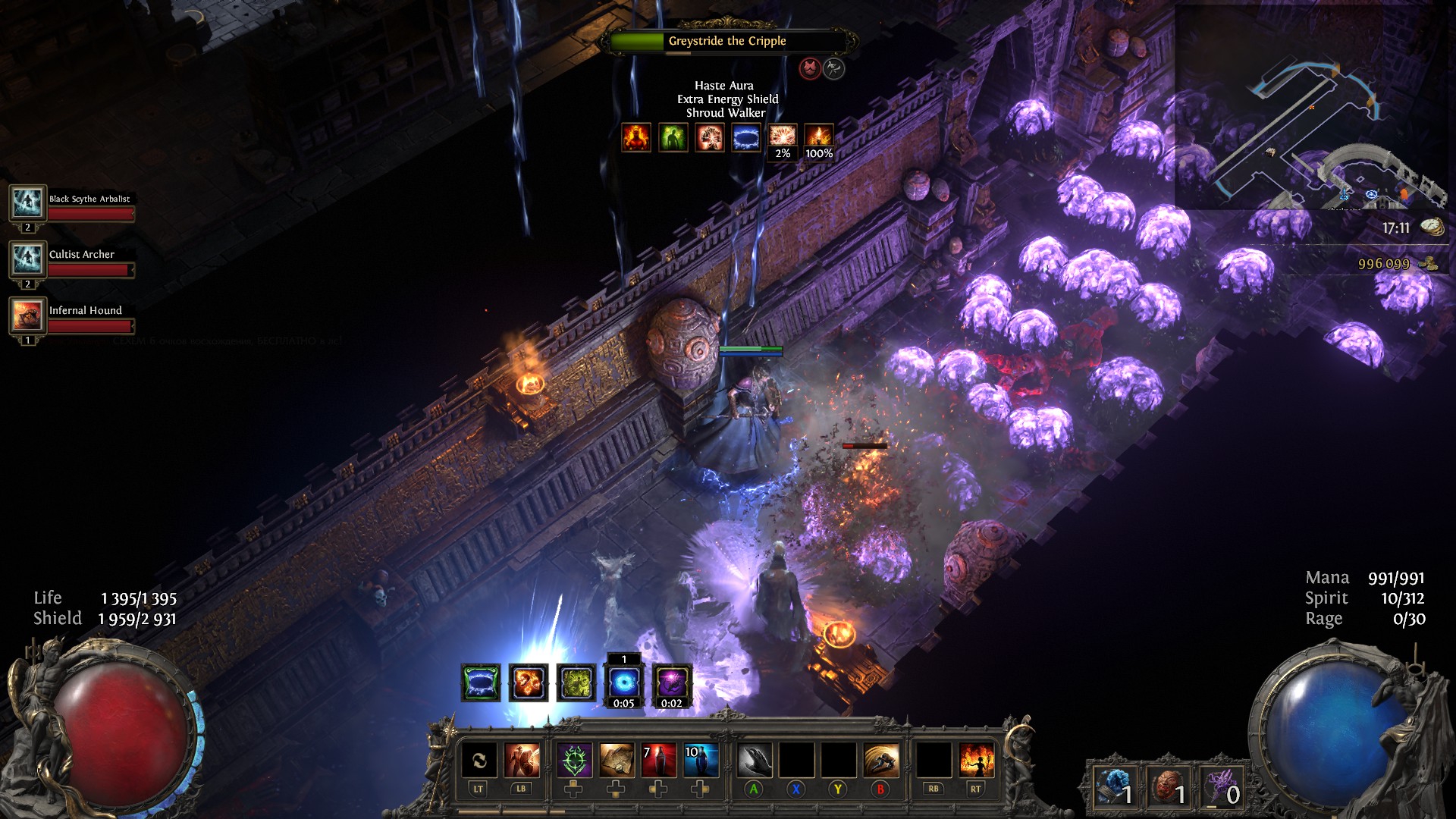This screenshot has height=819, width=1456.
Task: Select the Cultist Archer minion portrait
Action: (27, 259)
